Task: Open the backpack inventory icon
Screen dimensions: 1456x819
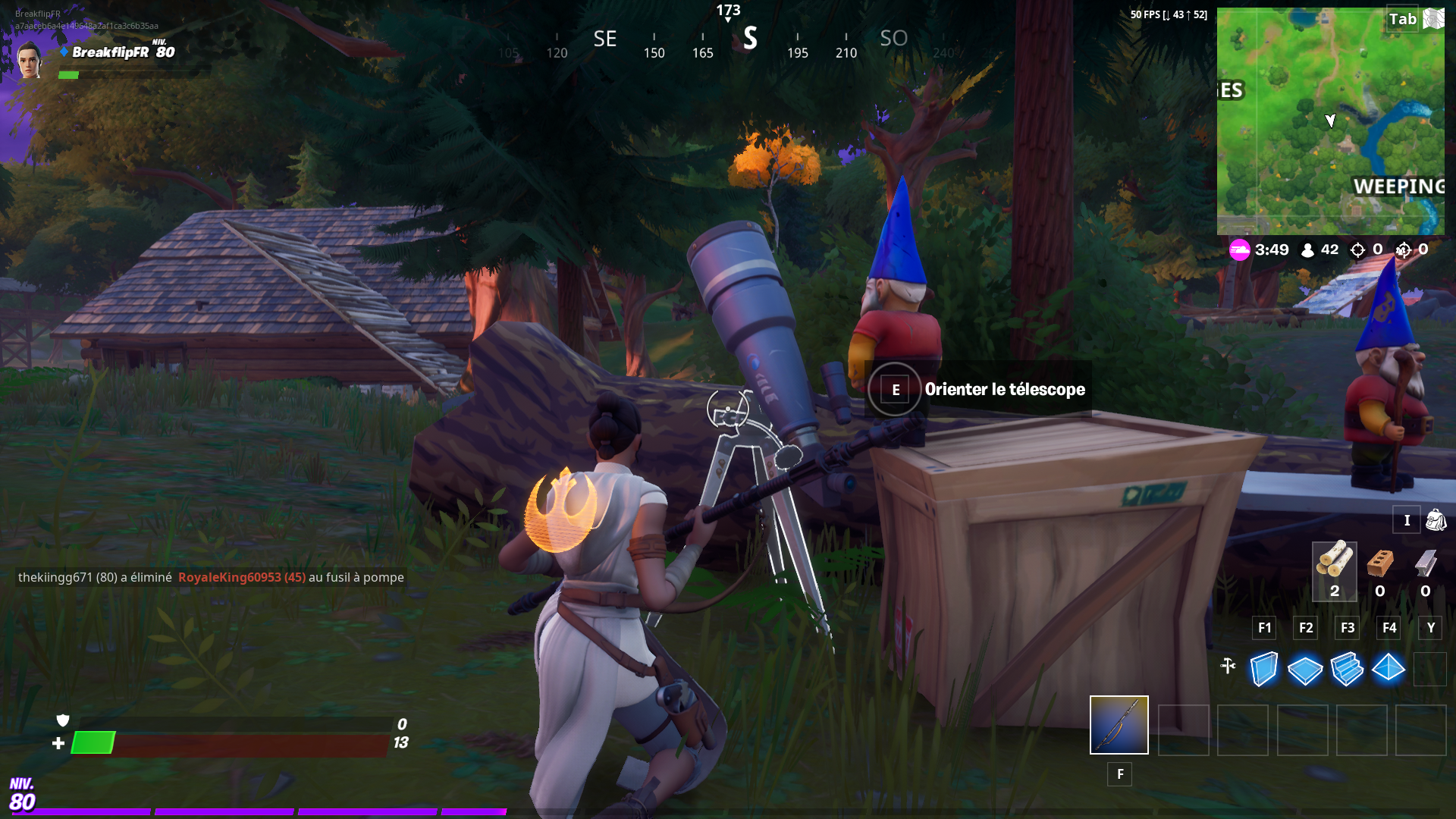Action: [x=1436, y=520]
